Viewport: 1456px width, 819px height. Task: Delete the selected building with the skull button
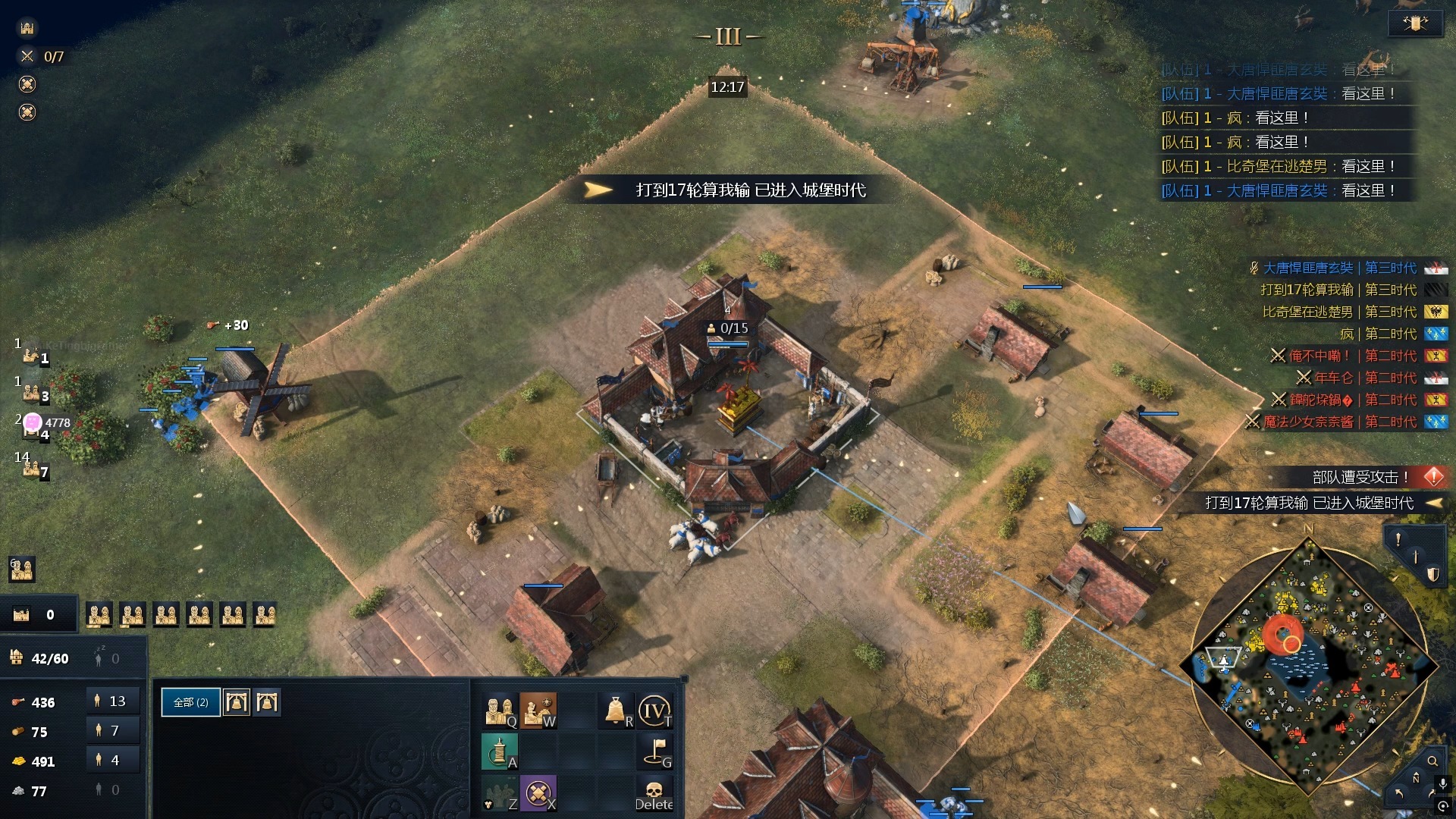click(x=654, y=792)
